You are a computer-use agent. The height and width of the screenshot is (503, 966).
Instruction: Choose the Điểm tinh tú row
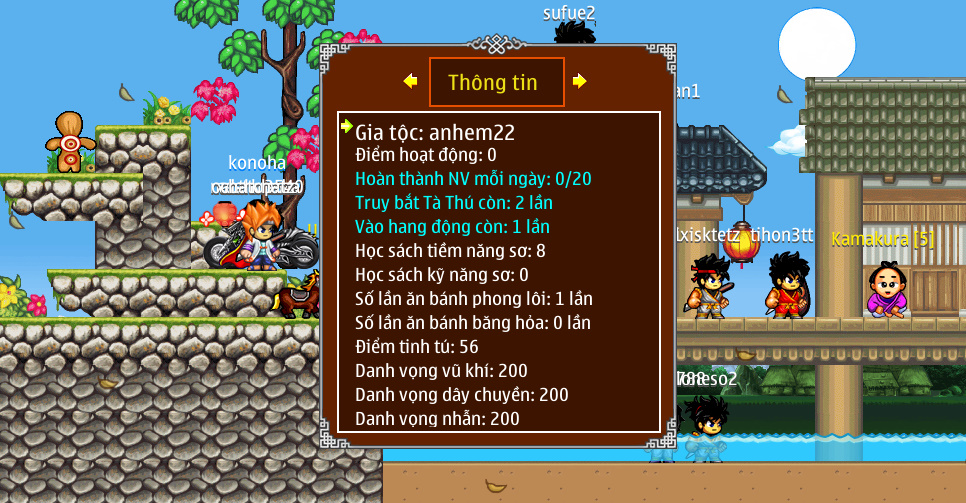[x=417, y=346]
